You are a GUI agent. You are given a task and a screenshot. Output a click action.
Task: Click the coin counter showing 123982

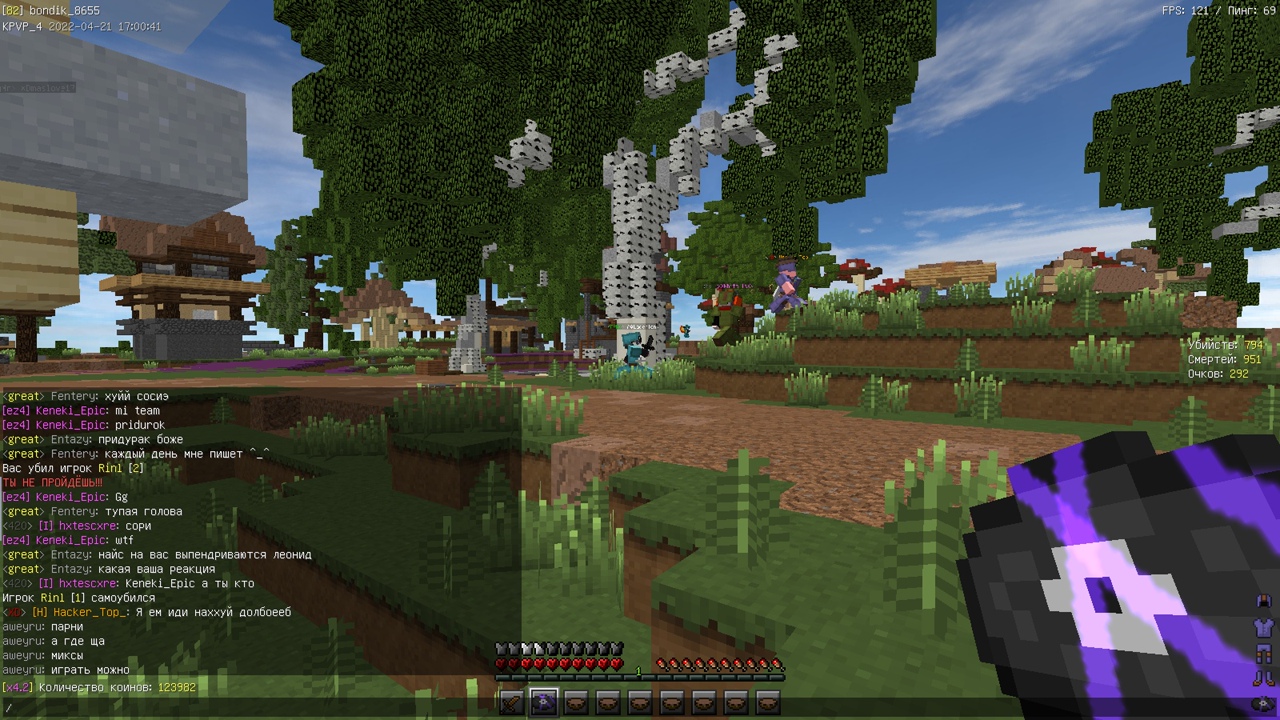[100, 687]
